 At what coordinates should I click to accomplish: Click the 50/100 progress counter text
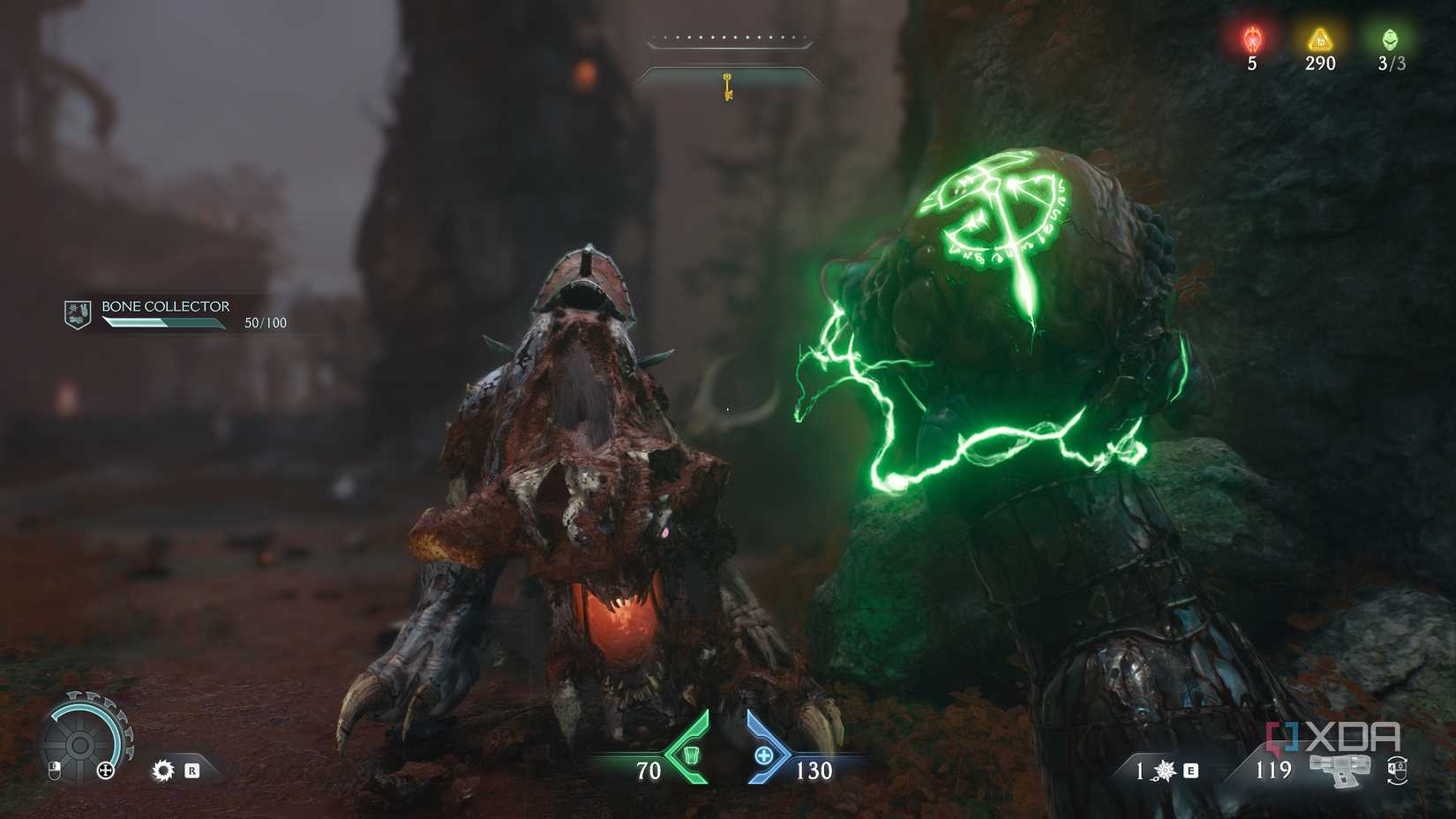(x=266, y=323)
